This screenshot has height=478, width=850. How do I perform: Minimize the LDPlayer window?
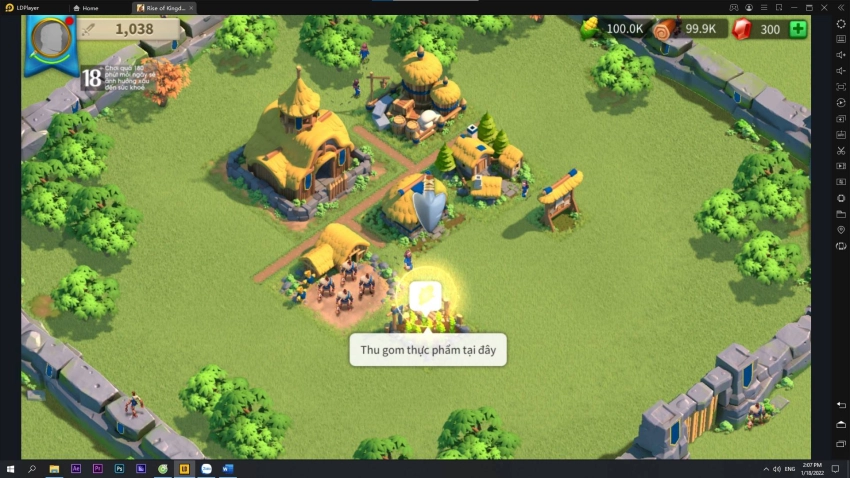pos(793,7)
